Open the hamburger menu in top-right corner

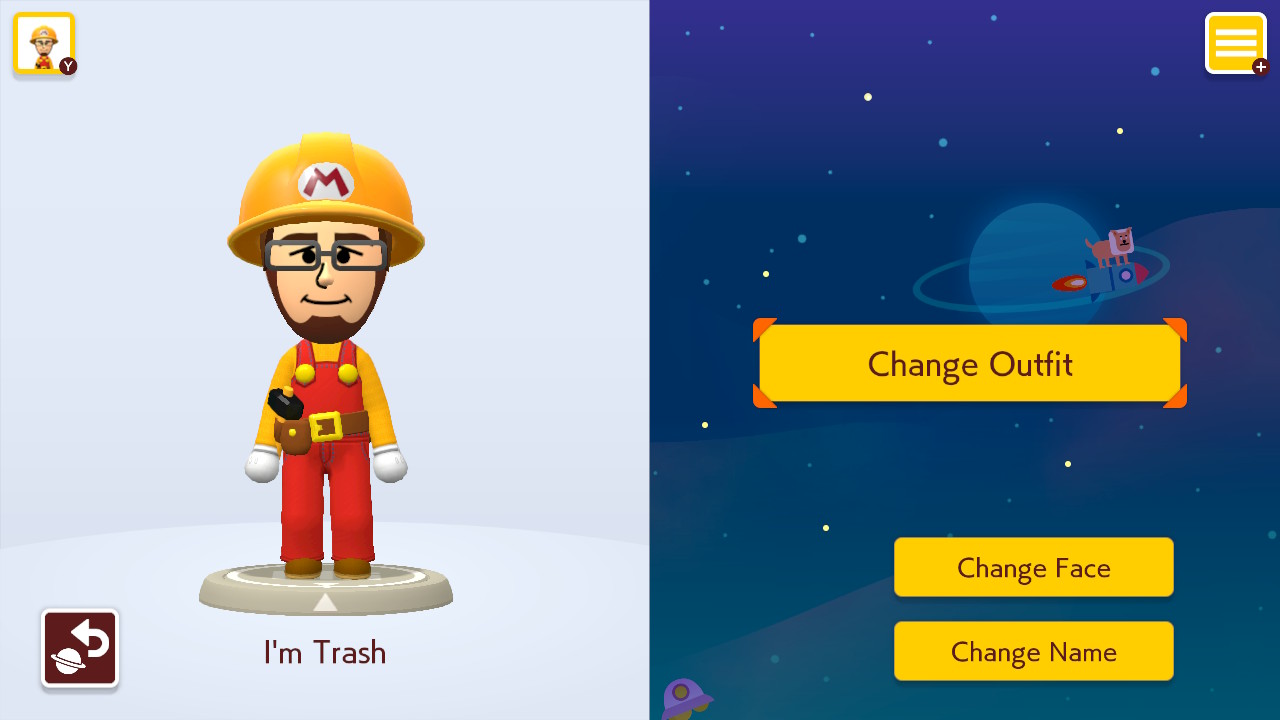pyautogui.click(x=1236, y=42)
